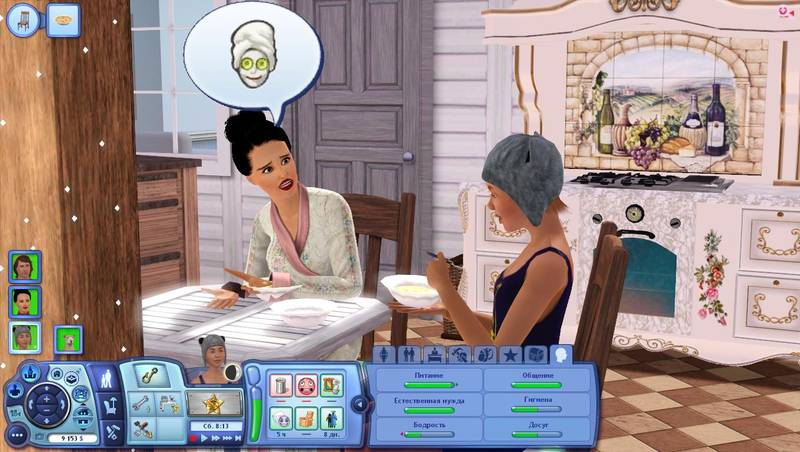
Task: Open the Inventory tab with box icon
Action: [536, 355]
